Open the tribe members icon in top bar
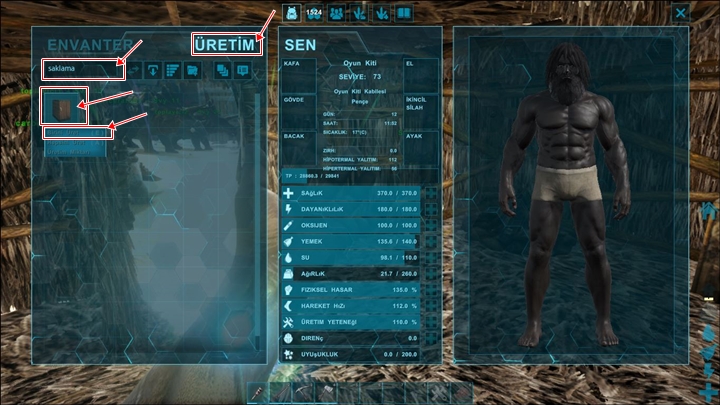Screen dimensions: 720x405 pos(337,13)
